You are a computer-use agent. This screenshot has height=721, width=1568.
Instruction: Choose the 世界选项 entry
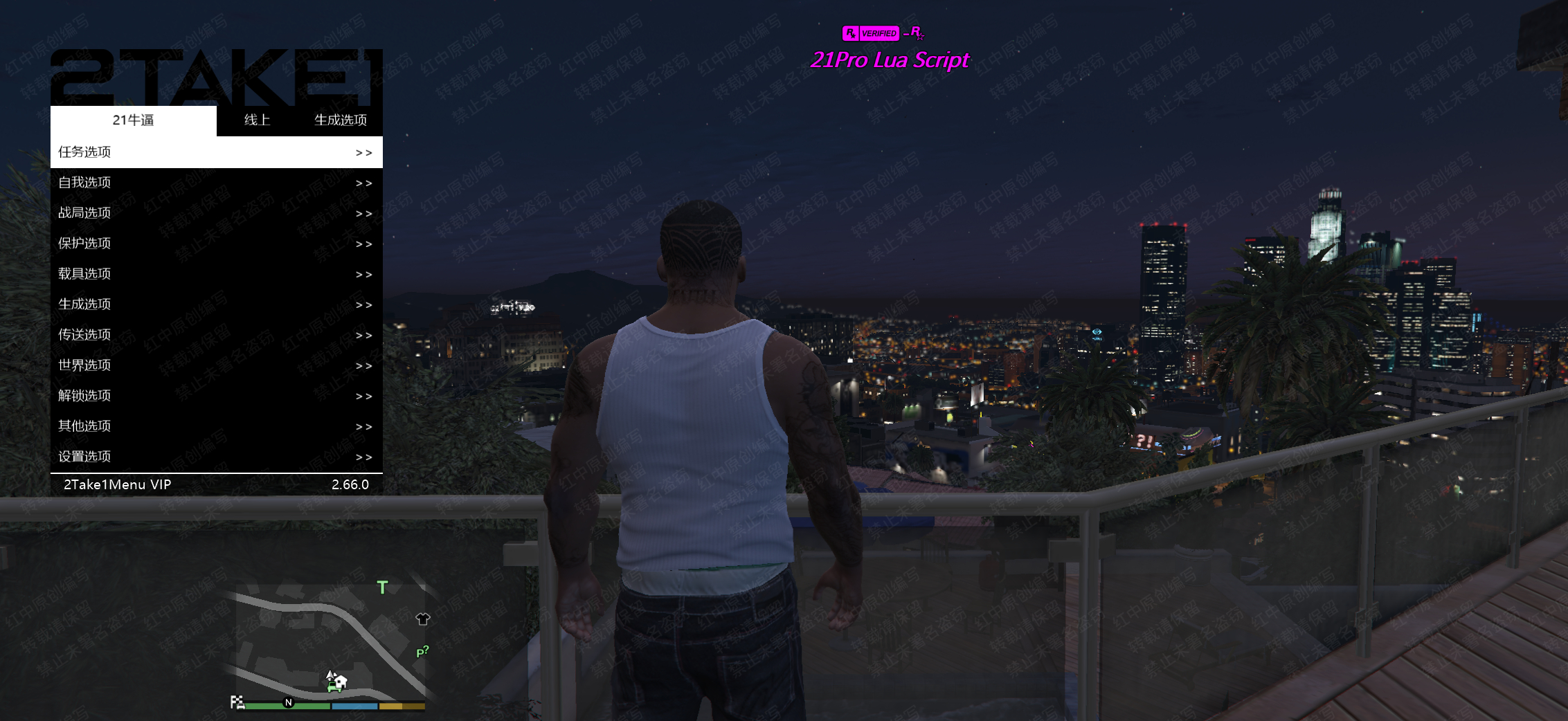[x=216, y=365]
